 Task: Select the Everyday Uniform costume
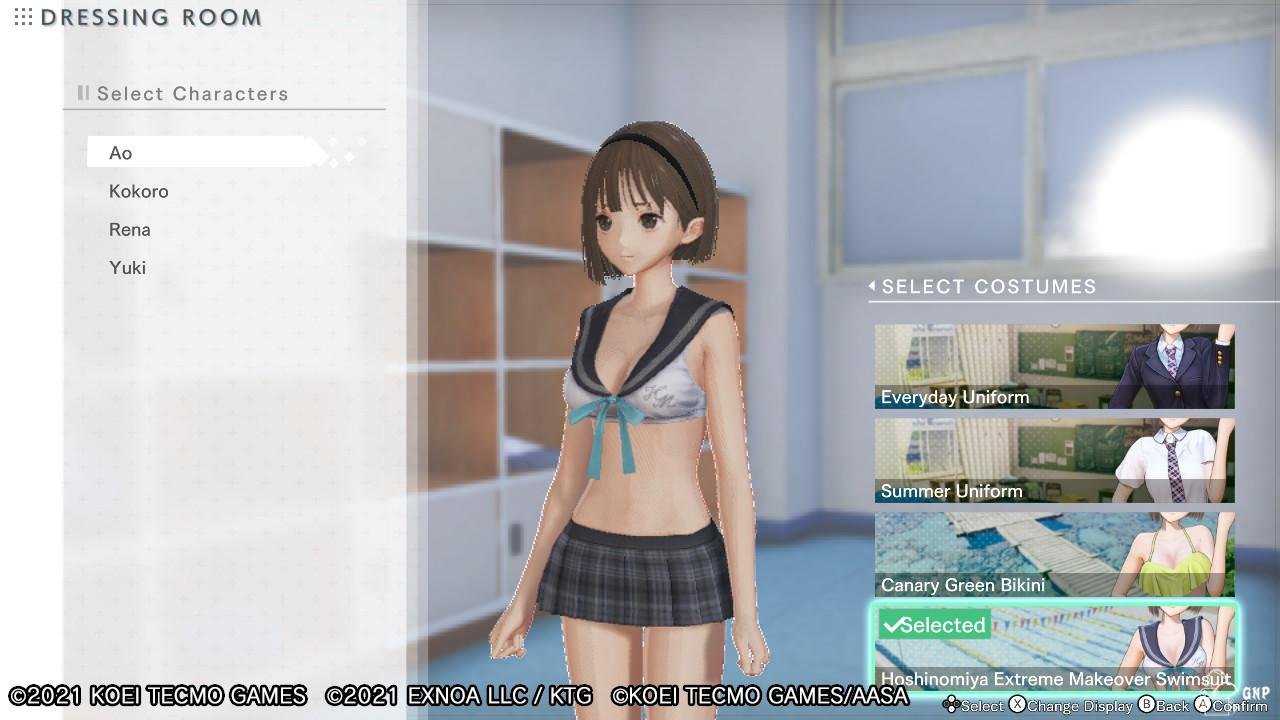(x=1054, y=366)
